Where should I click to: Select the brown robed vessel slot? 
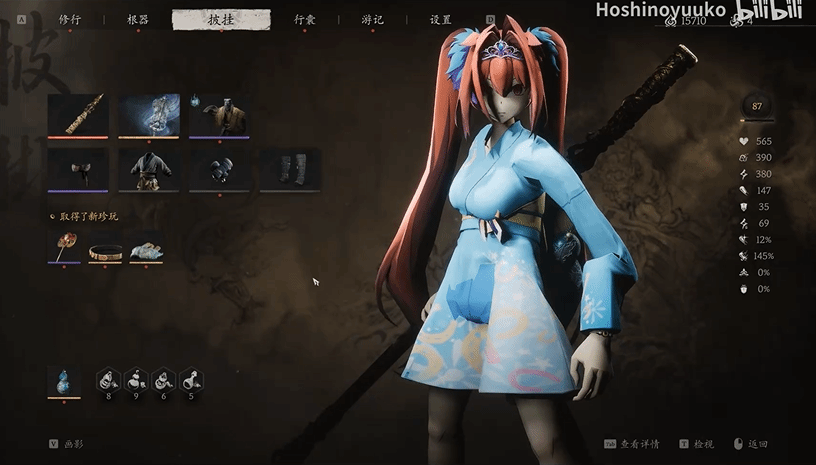click(219, 115)
